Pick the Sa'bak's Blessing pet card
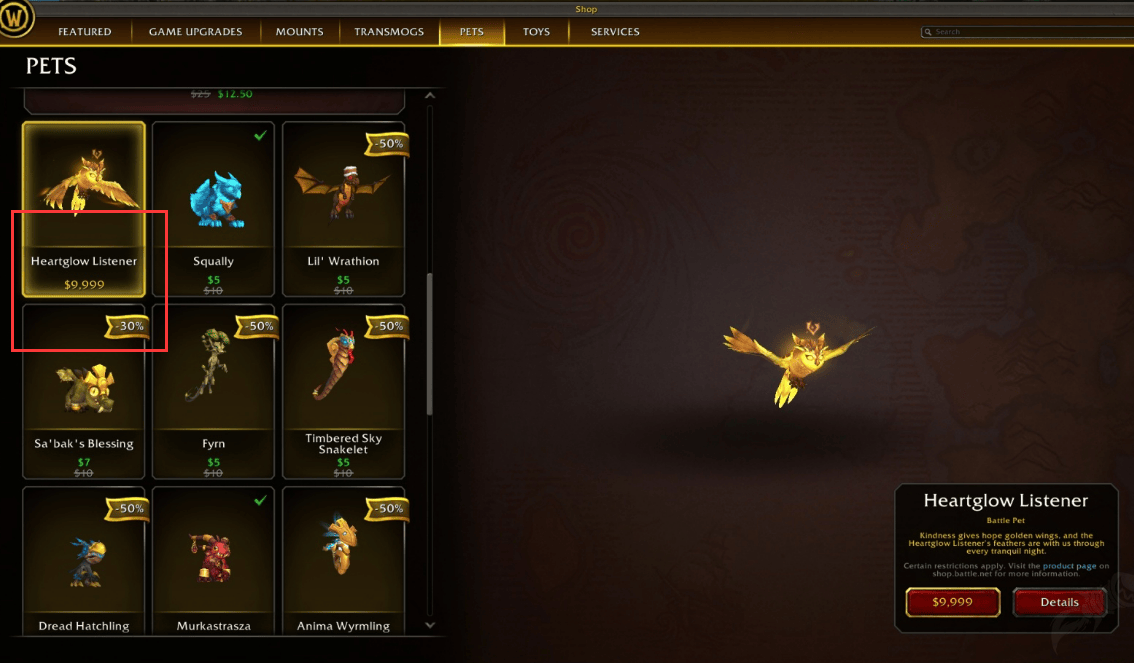This screenshot has width=1134, height=663. (84, 392)
